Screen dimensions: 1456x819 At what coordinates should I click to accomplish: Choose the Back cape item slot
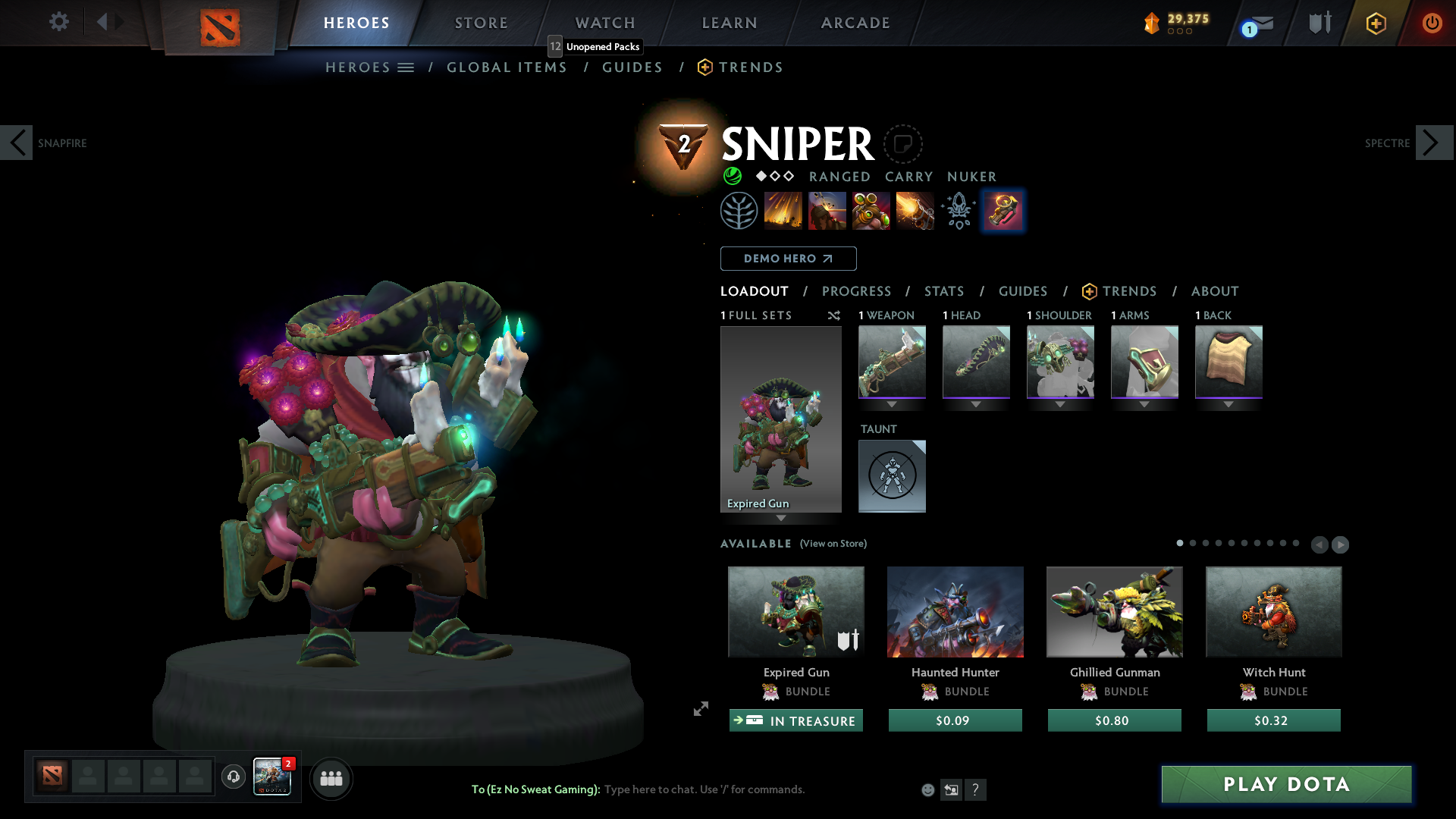(1228, 362)
